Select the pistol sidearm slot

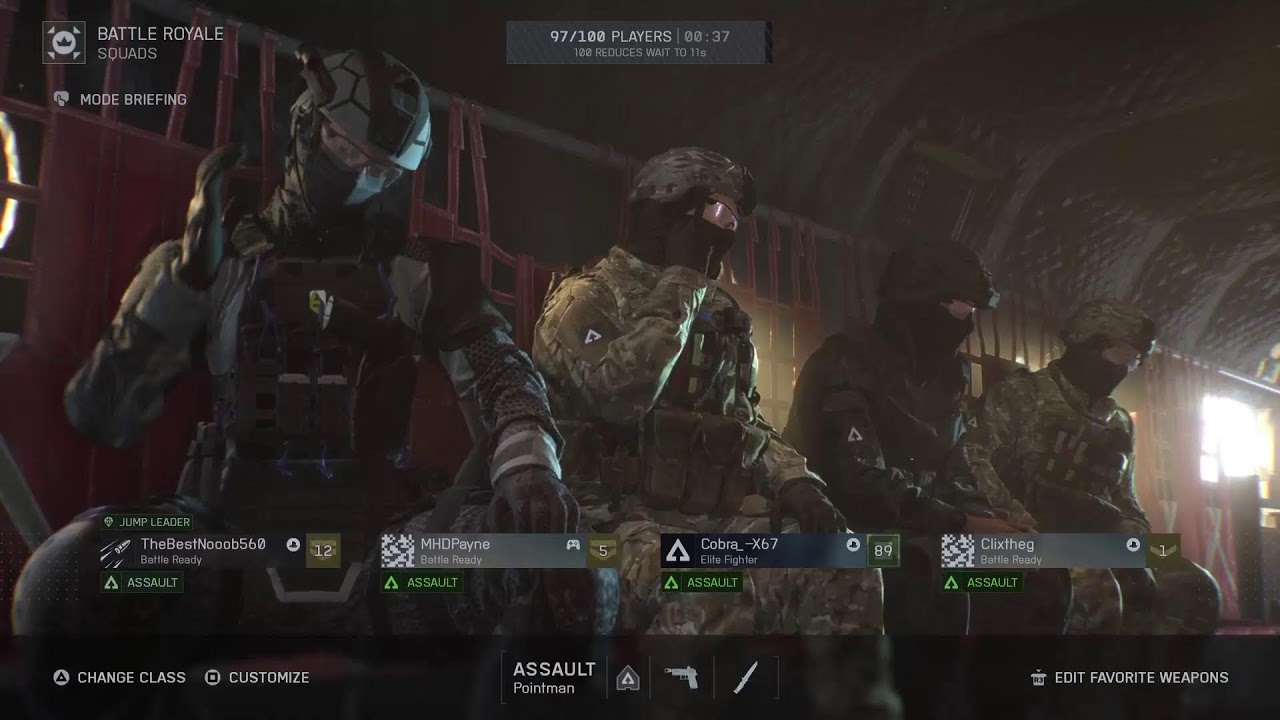681,677
